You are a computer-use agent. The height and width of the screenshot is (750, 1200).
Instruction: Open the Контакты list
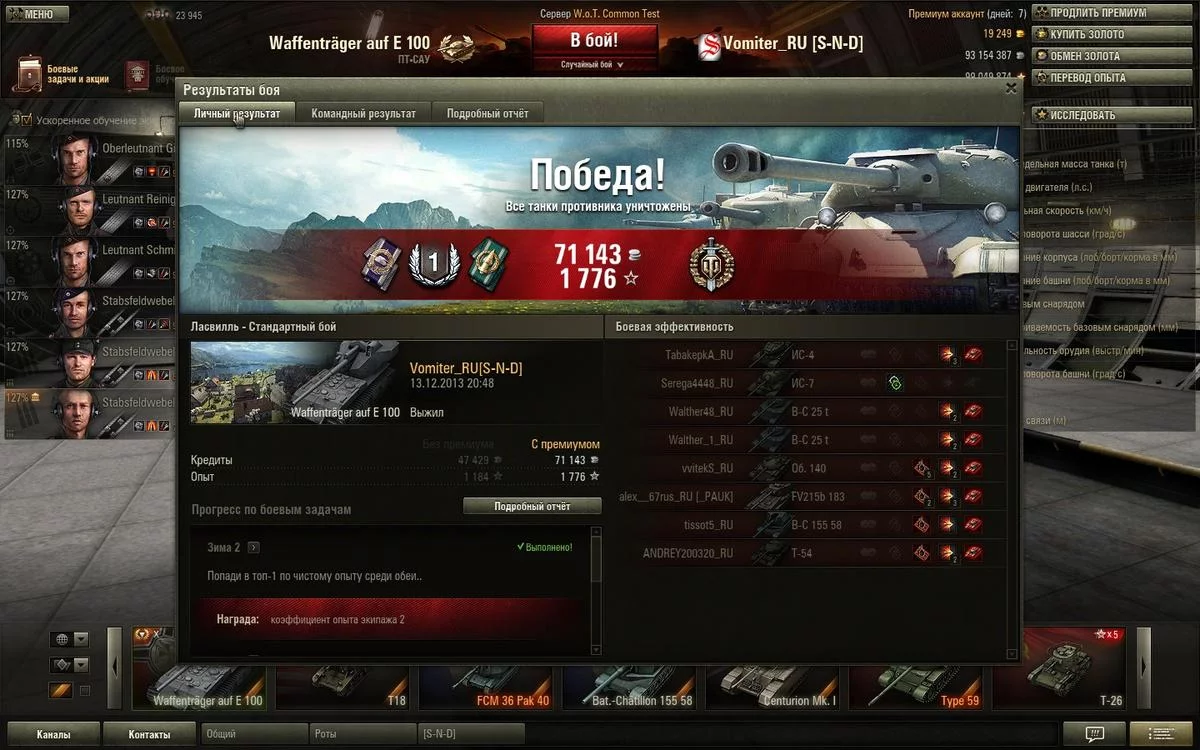tap(149, 735)
